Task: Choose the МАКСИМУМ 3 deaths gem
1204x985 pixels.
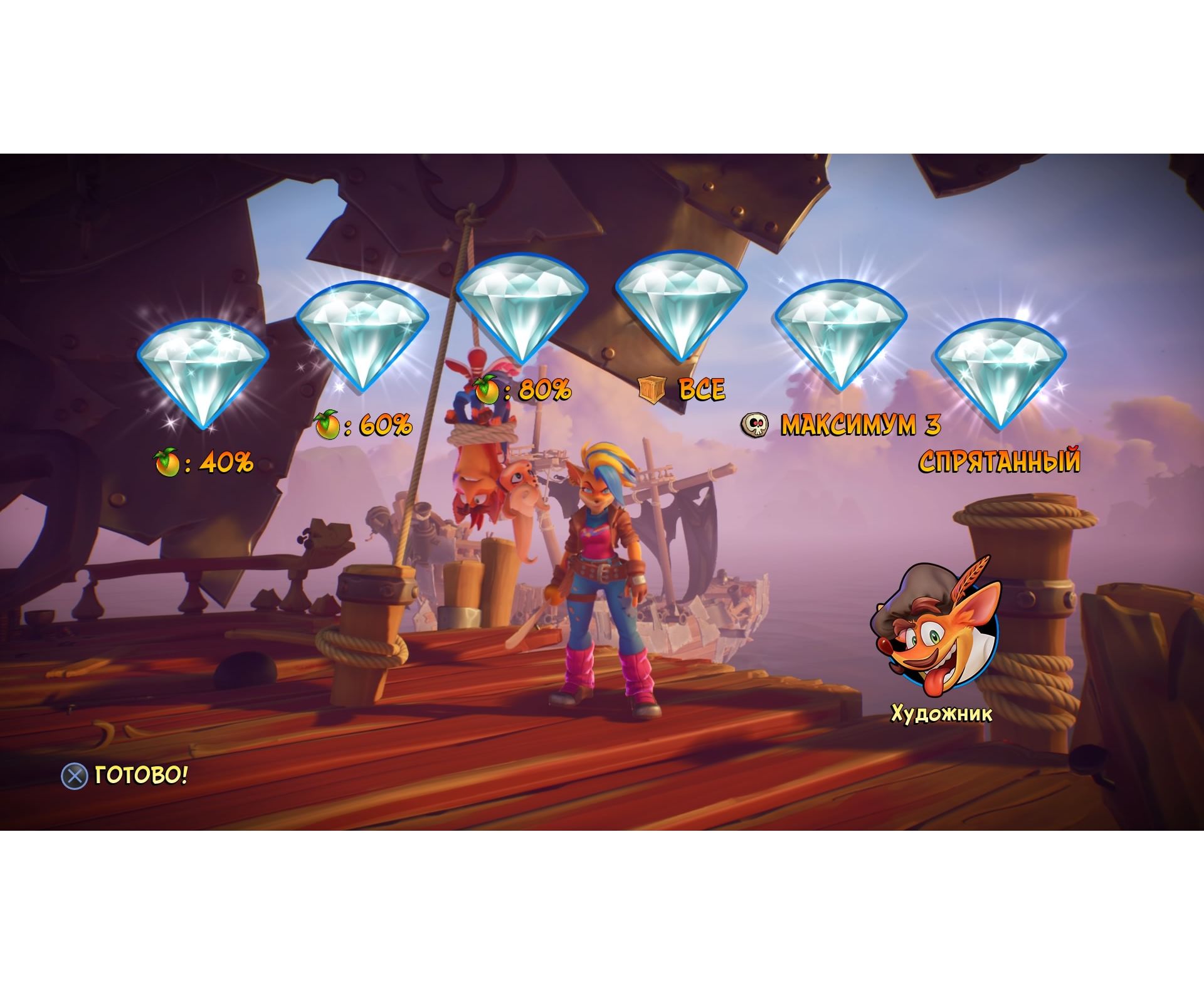Action: [x=841, y=335]
